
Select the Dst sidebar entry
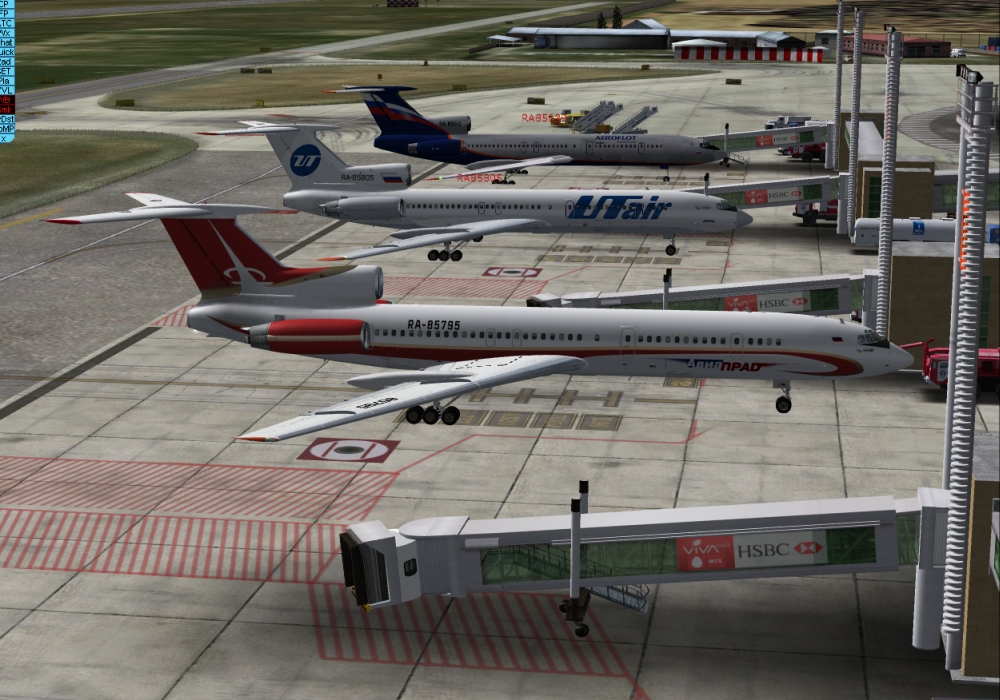6,118
